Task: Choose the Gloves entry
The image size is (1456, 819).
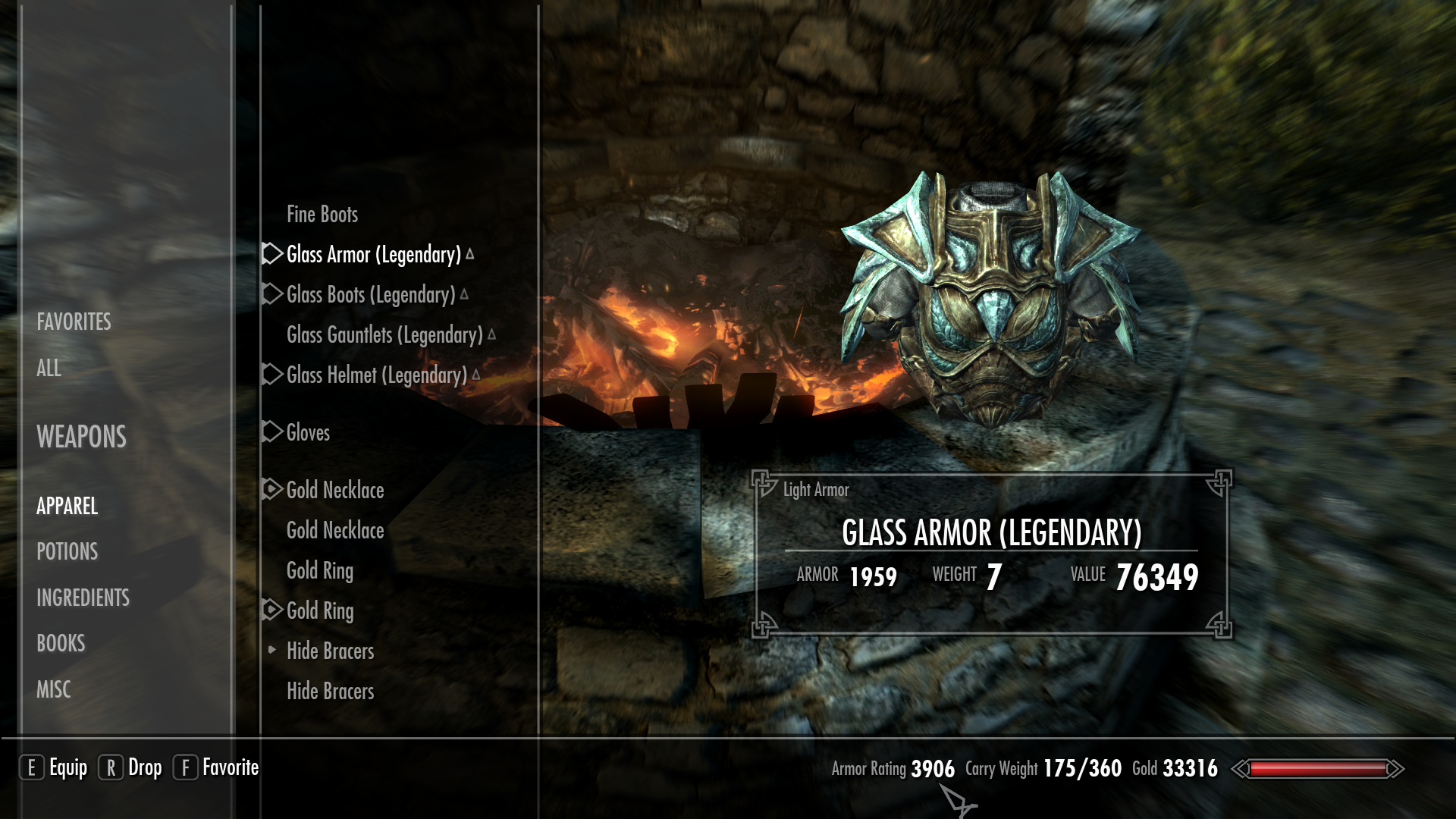Action: [x=308, y=433]
